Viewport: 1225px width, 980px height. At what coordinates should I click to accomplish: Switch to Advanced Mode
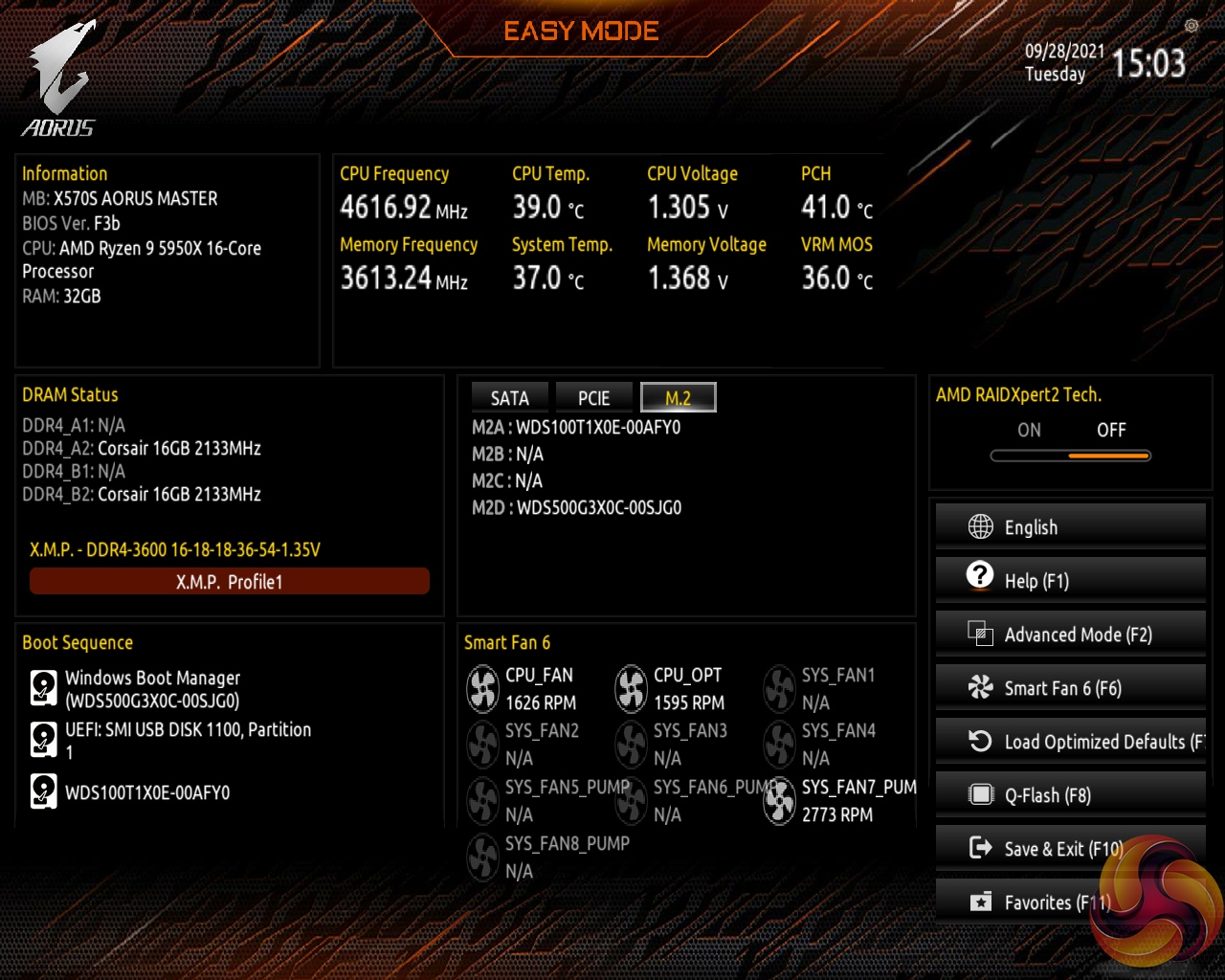(1070, 635)
